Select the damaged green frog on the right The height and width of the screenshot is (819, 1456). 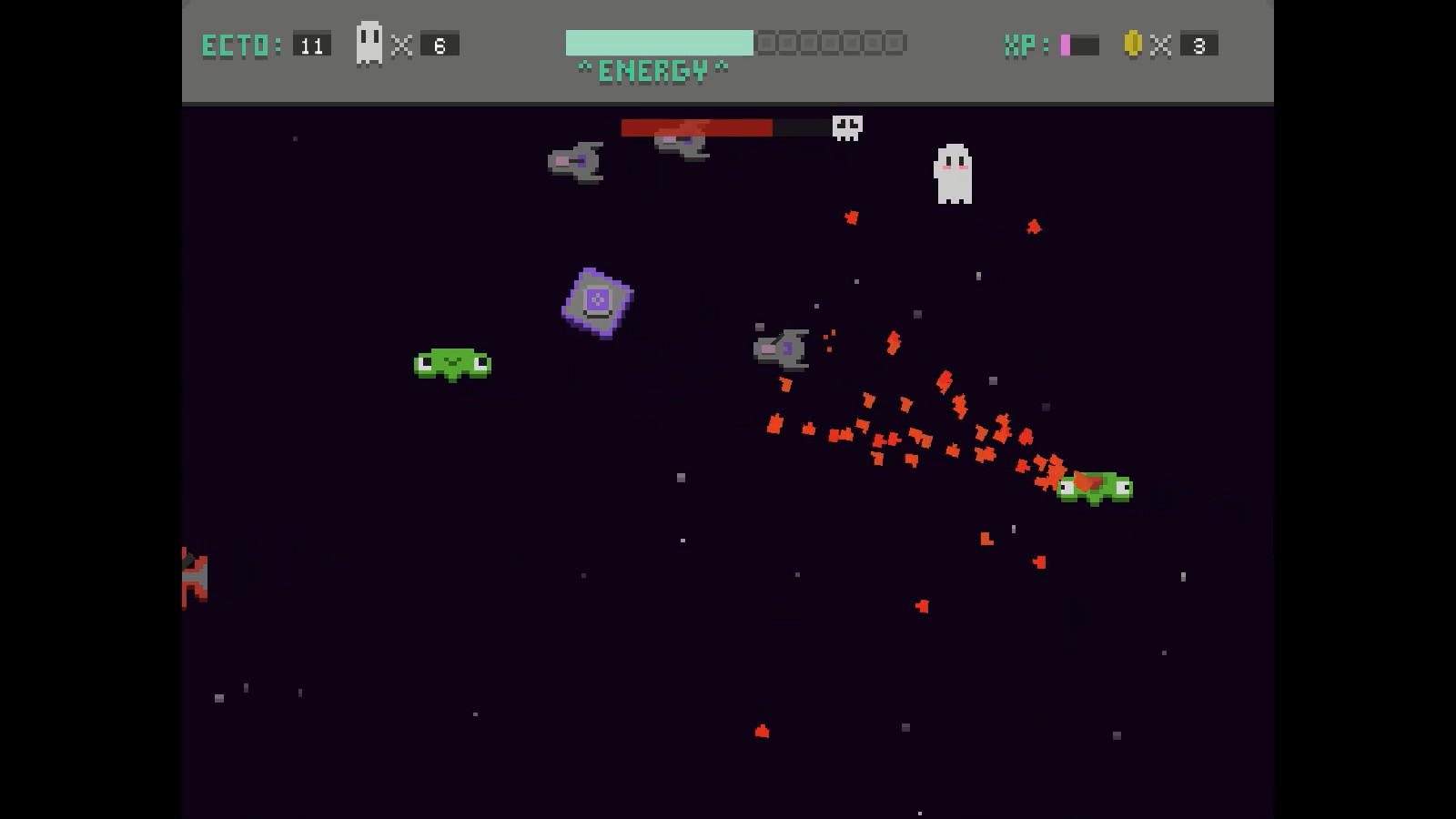[1095, 487]
